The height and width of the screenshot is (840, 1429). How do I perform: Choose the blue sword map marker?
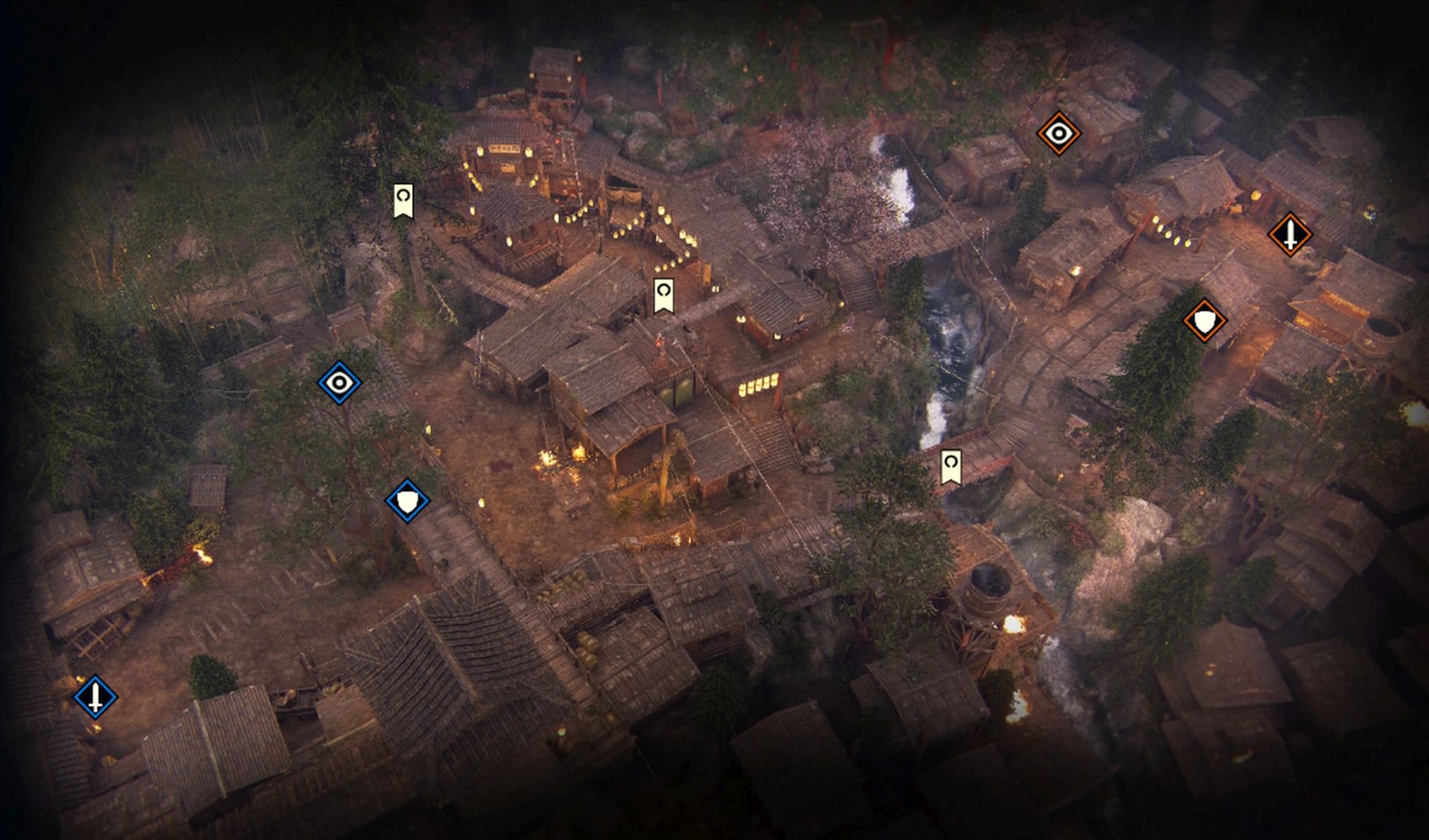point(96,697)
